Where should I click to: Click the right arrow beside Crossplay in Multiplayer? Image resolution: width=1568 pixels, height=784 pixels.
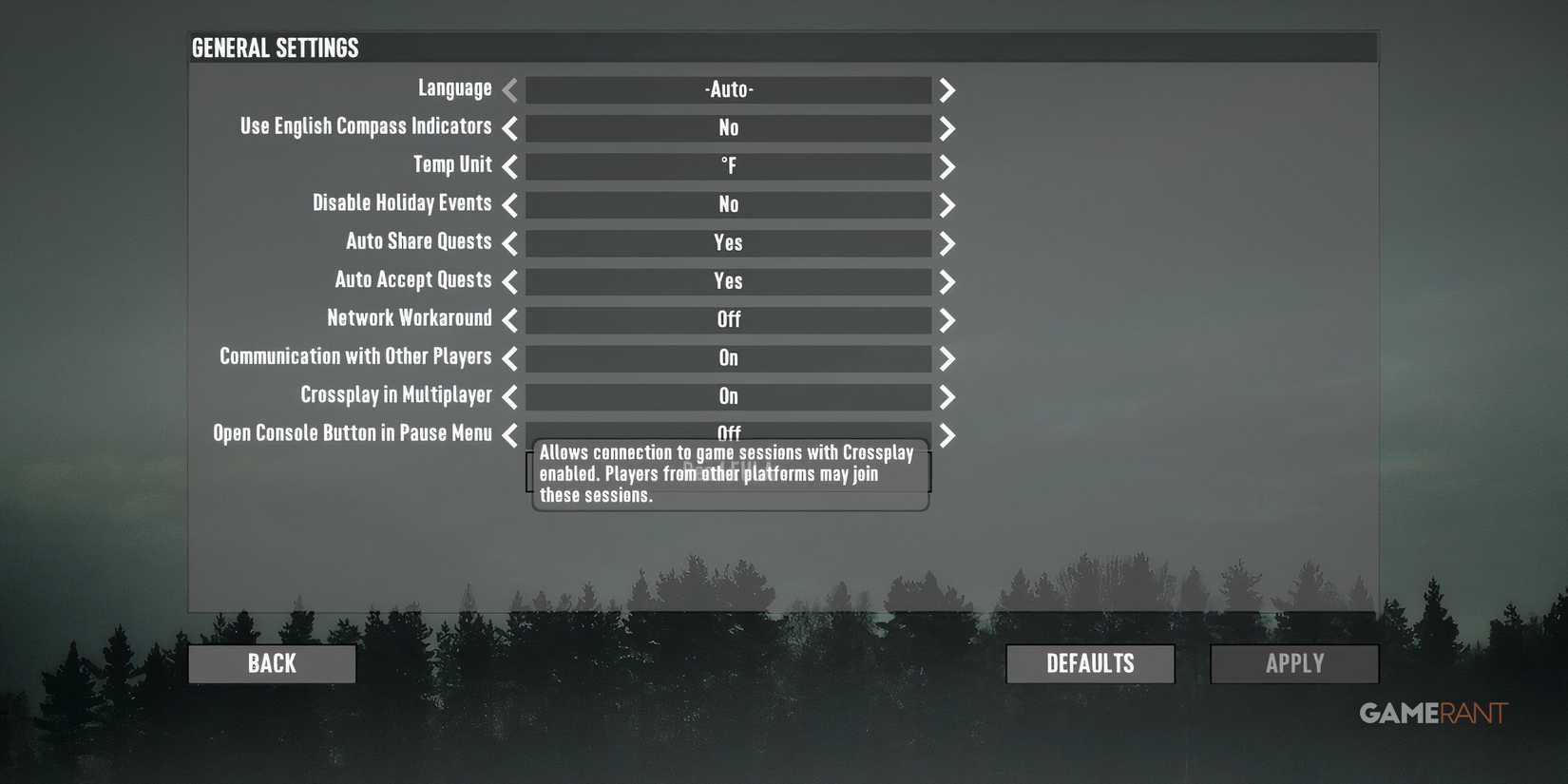[947, 397]
